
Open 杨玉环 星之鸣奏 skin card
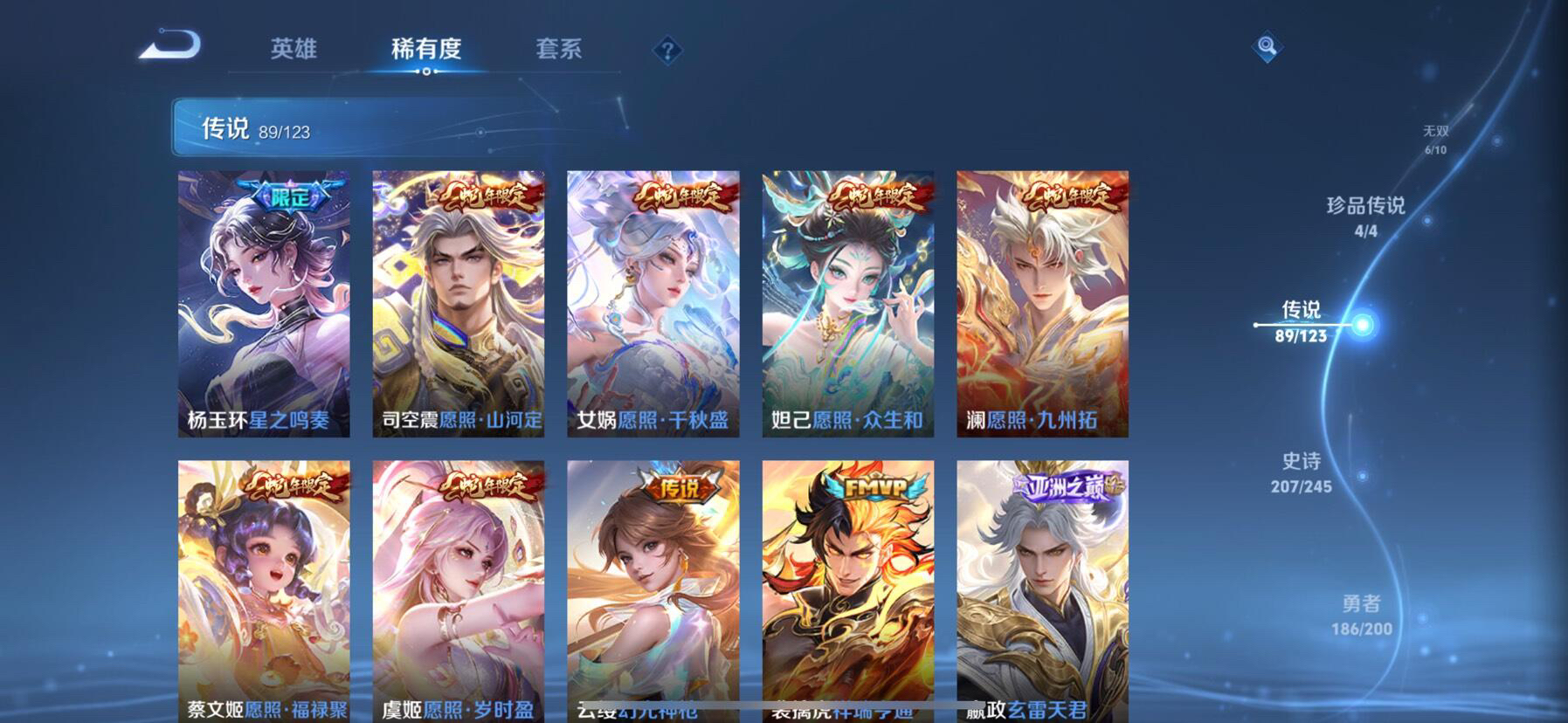(x=264, y=304)
